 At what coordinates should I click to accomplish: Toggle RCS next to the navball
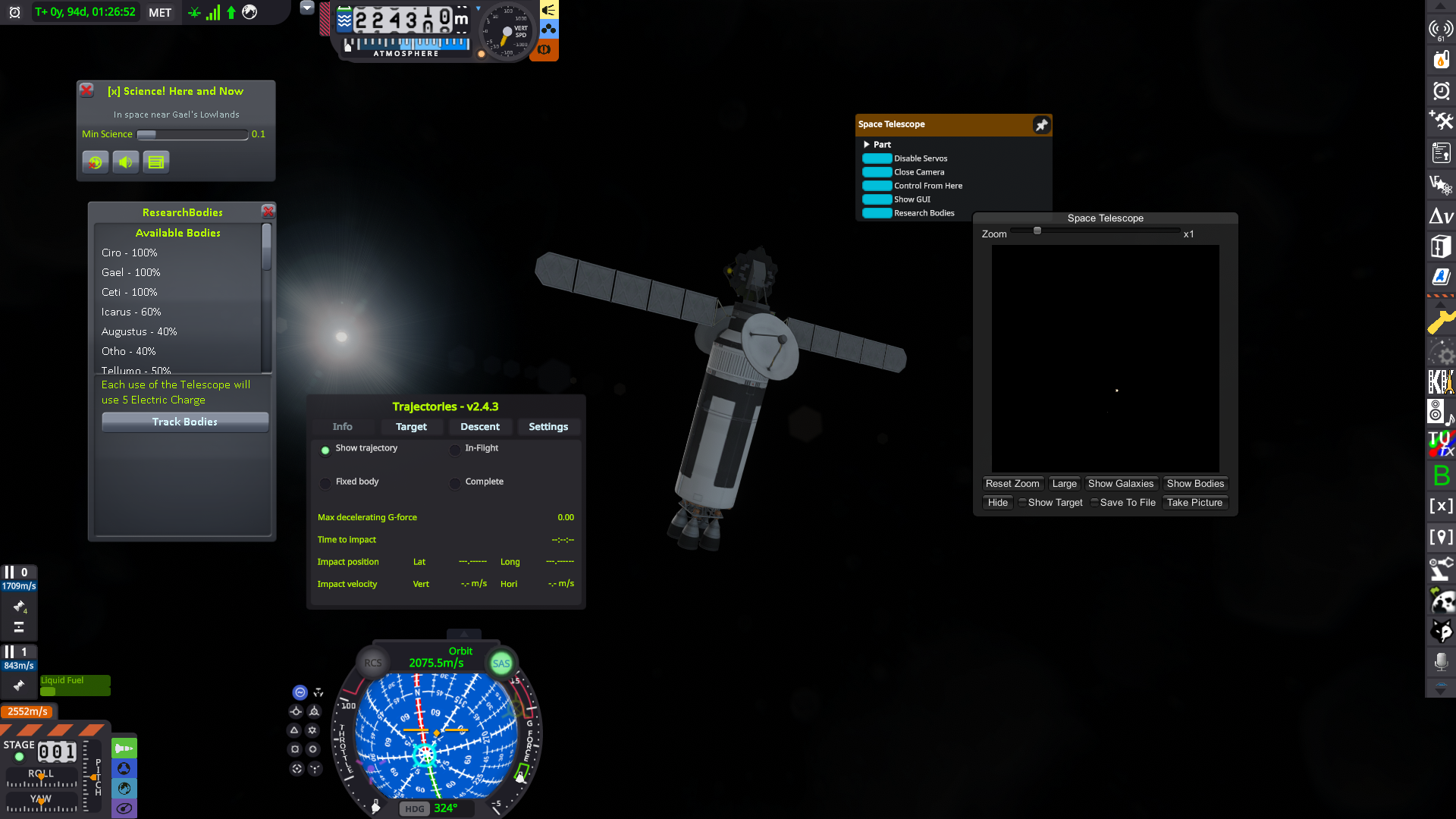pyautogui.click(x=372, y=663)
